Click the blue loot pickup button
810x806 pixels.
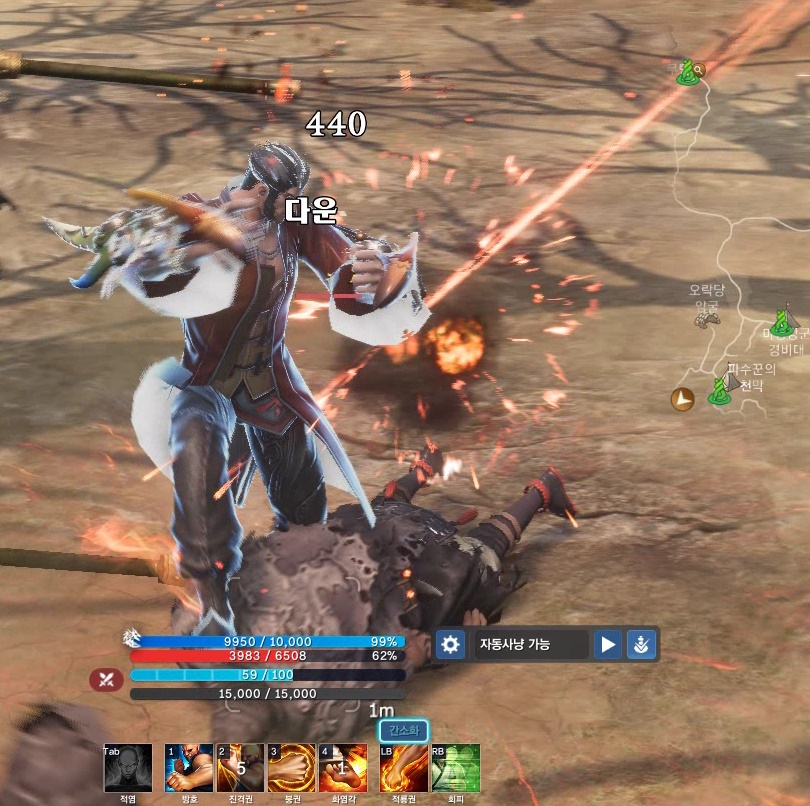tap(640, 644)
